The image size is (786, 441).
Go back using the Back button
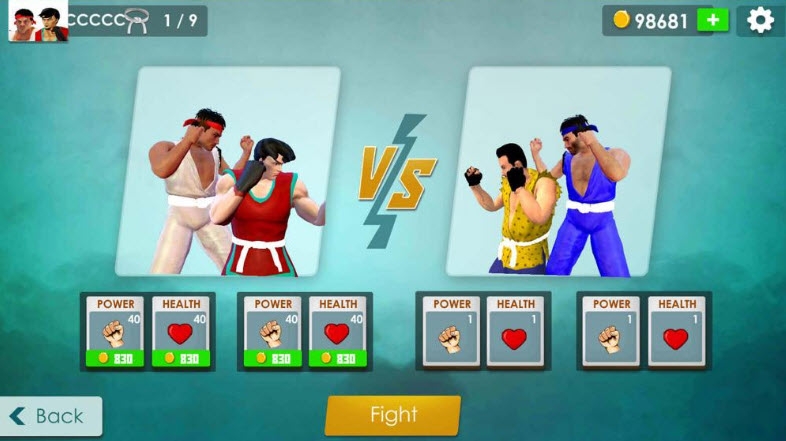[50, 416]
